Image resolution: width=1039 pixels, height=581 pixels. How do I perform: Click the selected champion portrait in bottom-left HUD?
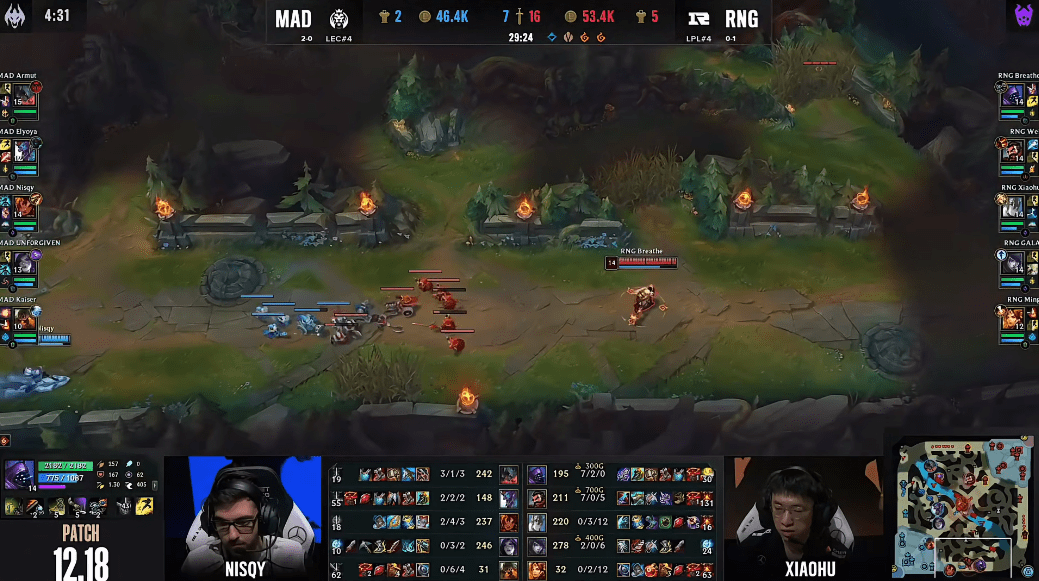(20, 475)
